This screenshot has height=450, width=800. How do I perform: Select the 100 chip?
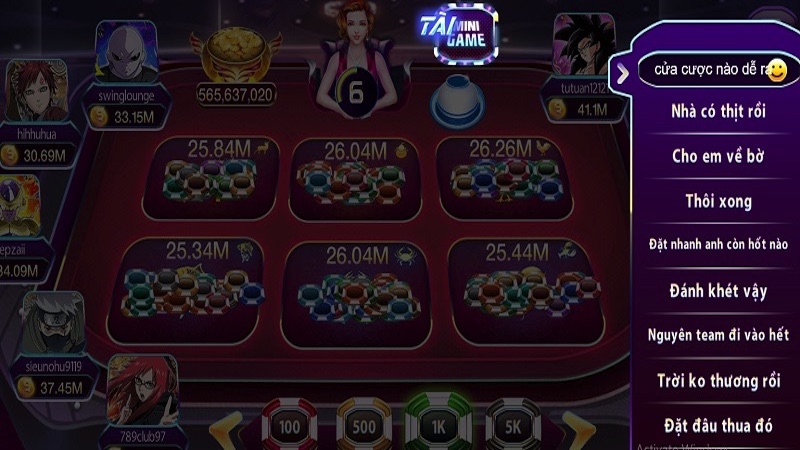tap(289, 426)
